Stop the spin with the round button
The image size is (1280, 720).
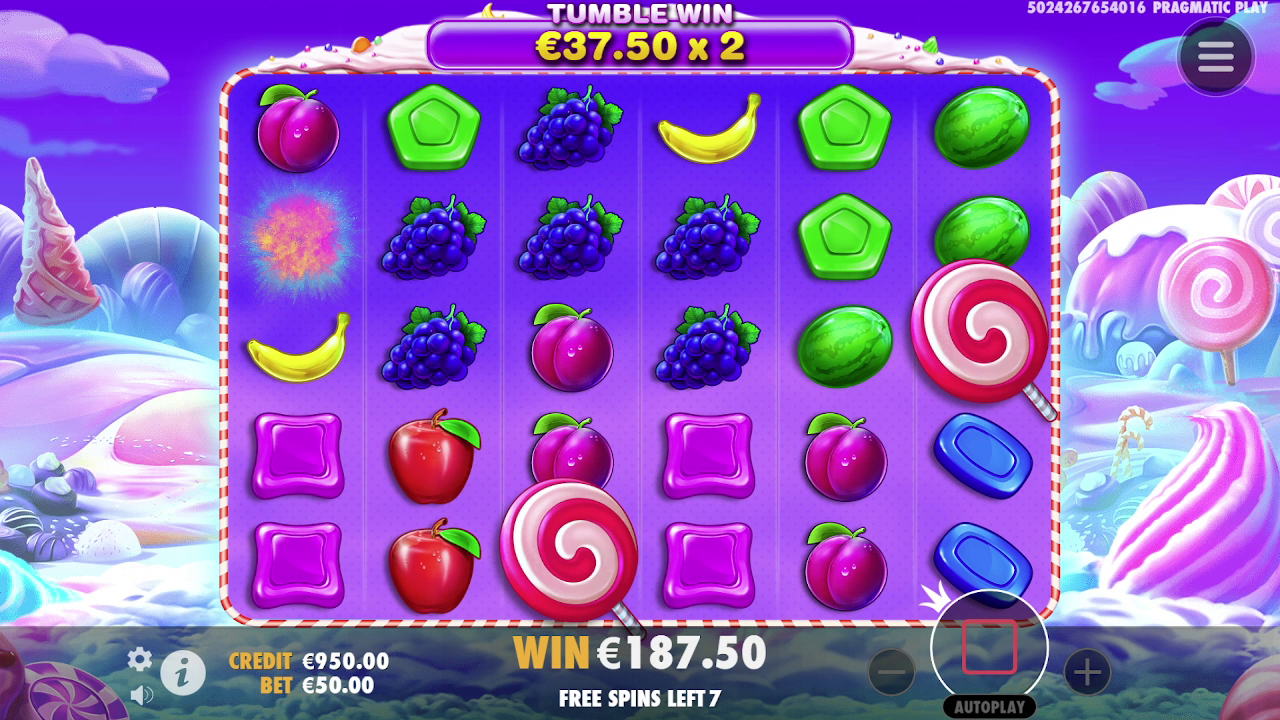coord(989,648)
